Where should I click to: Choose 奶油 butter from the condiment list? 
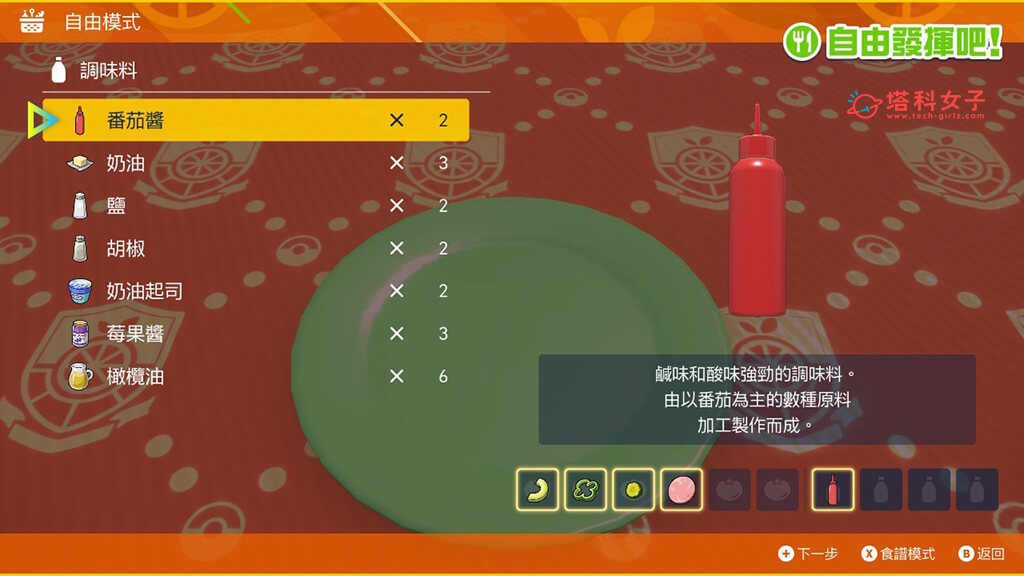pyautogui.click(x=255, y=163)
